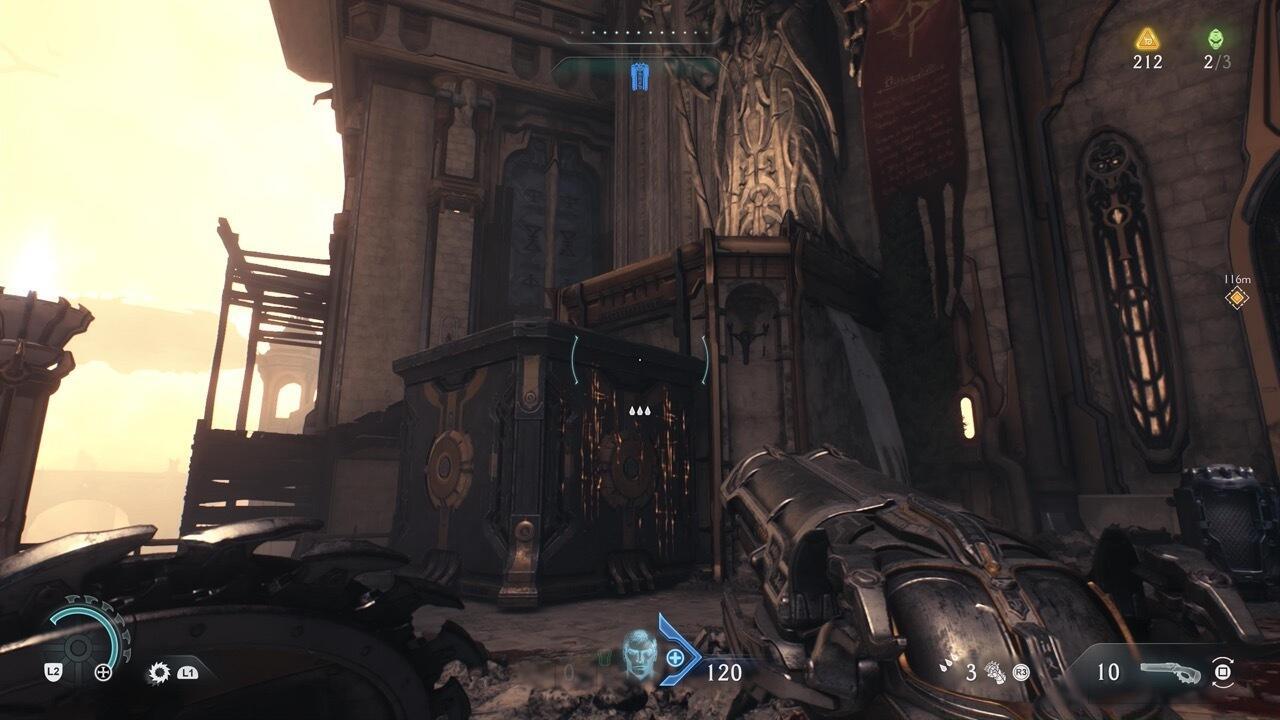The width and height of the screenshot is (1280, 720).
Task: Select the gauntlet melee icon
Action: (994, 672)
